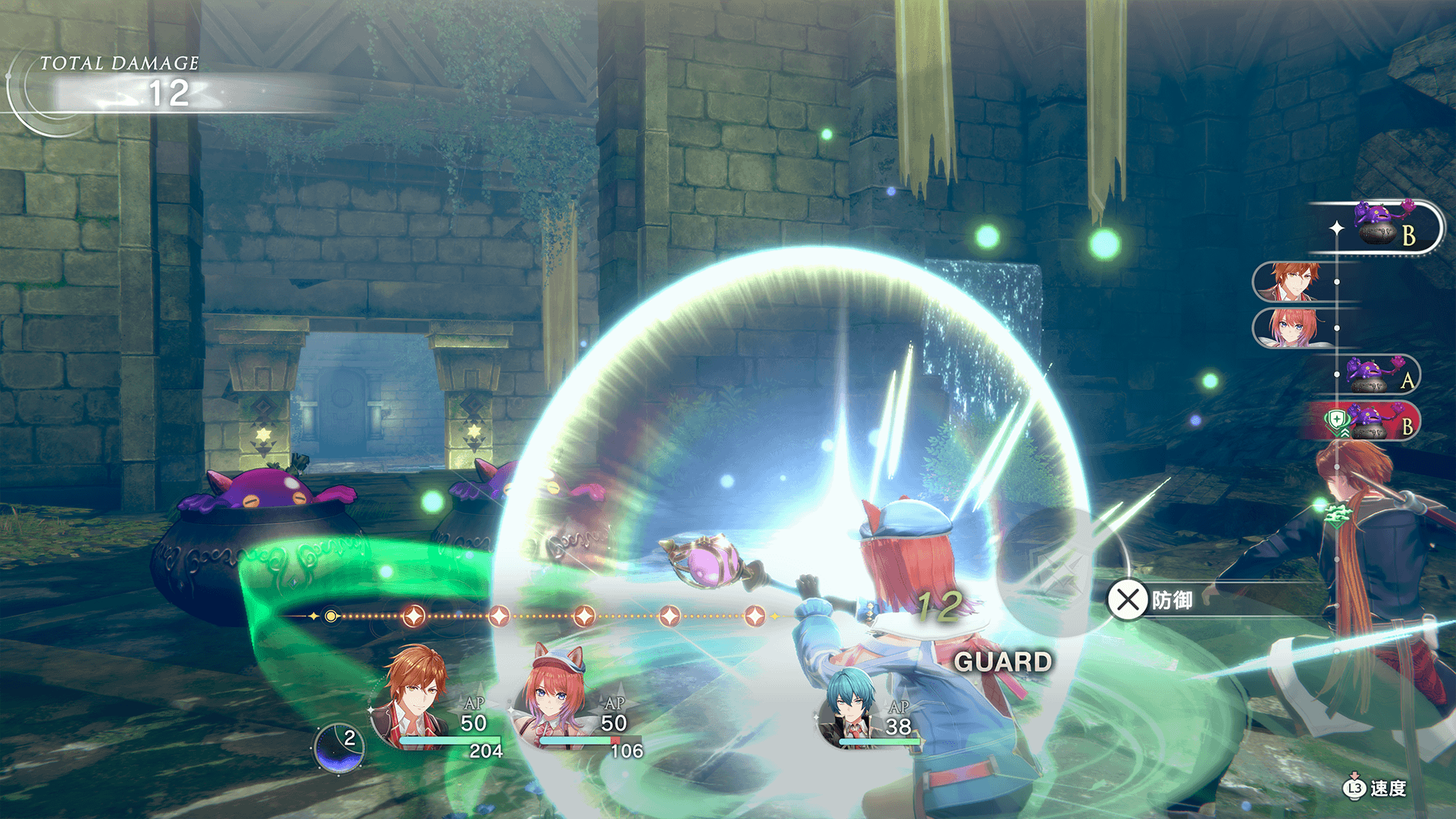1456x819 pixels.
Task: Choose the enemy A card in turn order
Action: coord(1376,375)
